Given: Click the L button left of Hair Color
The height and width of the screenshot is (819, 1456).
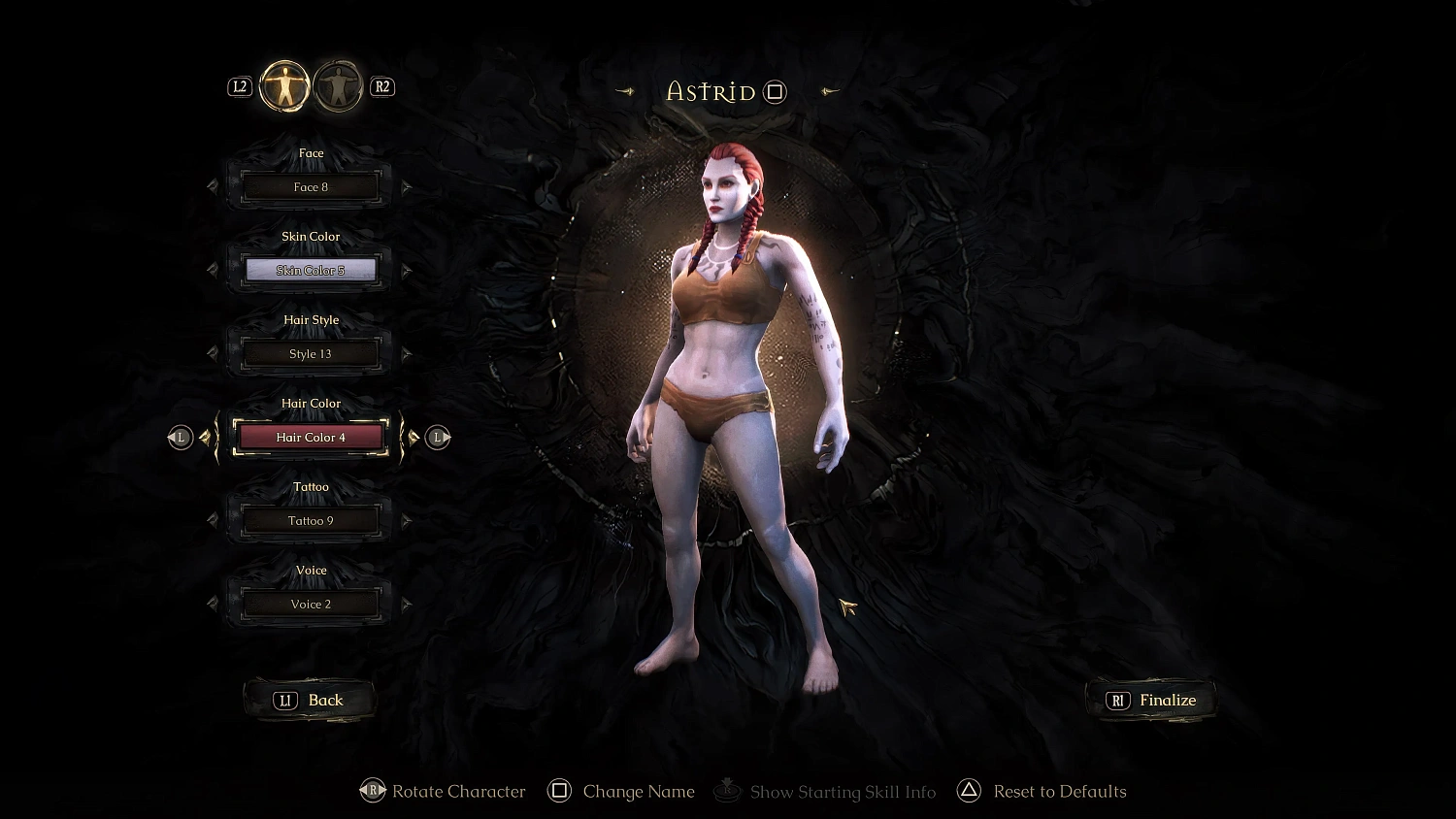Looking at the screenshot, I should (180, 437).
